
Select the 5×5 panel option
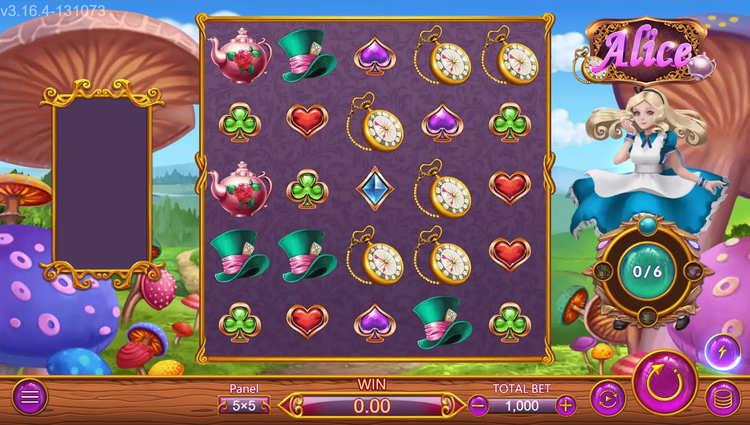pos(244,405)
